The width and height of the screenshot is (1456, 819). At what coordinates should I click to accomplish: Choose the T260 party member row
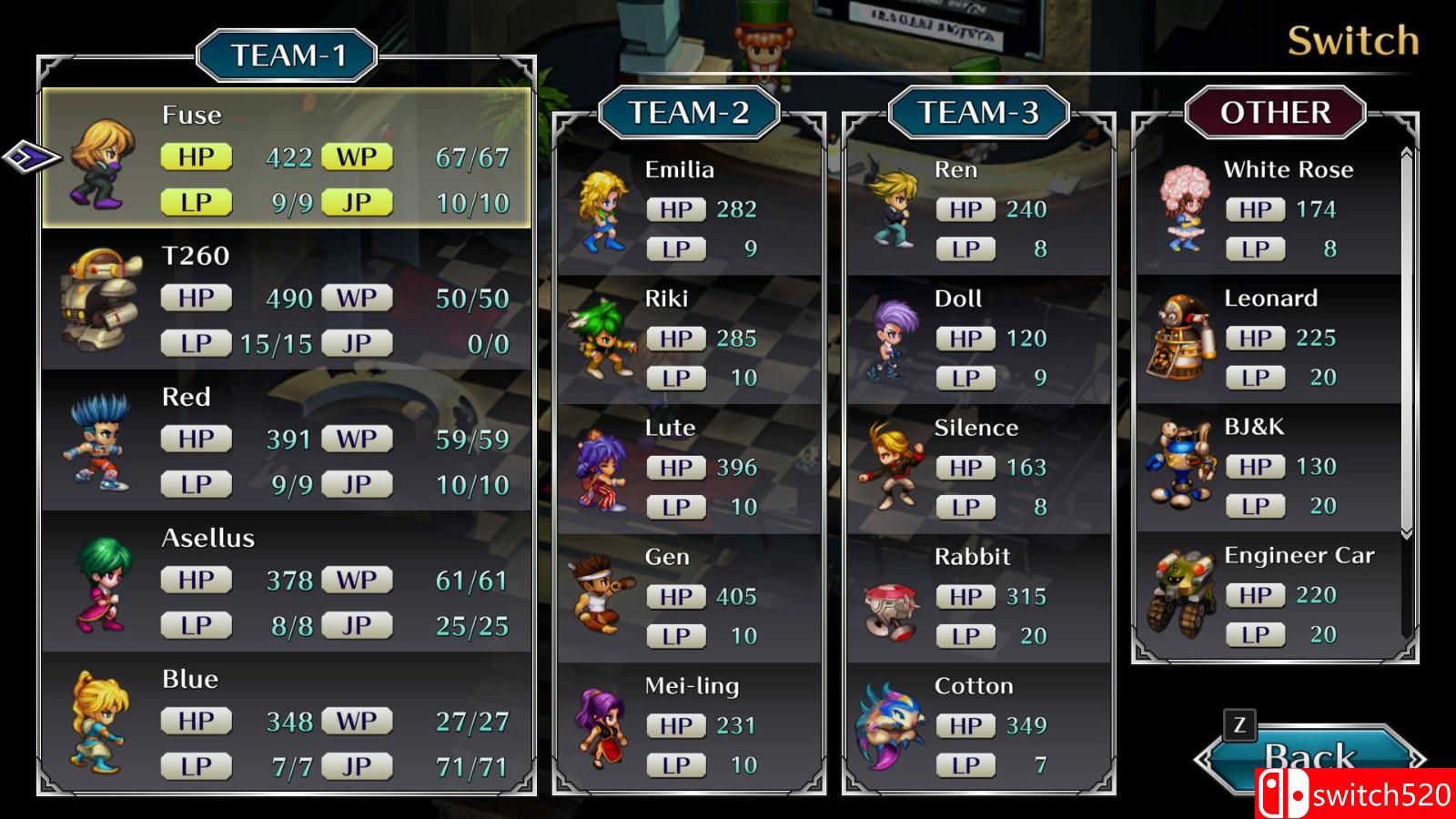(x=287, y=300)
